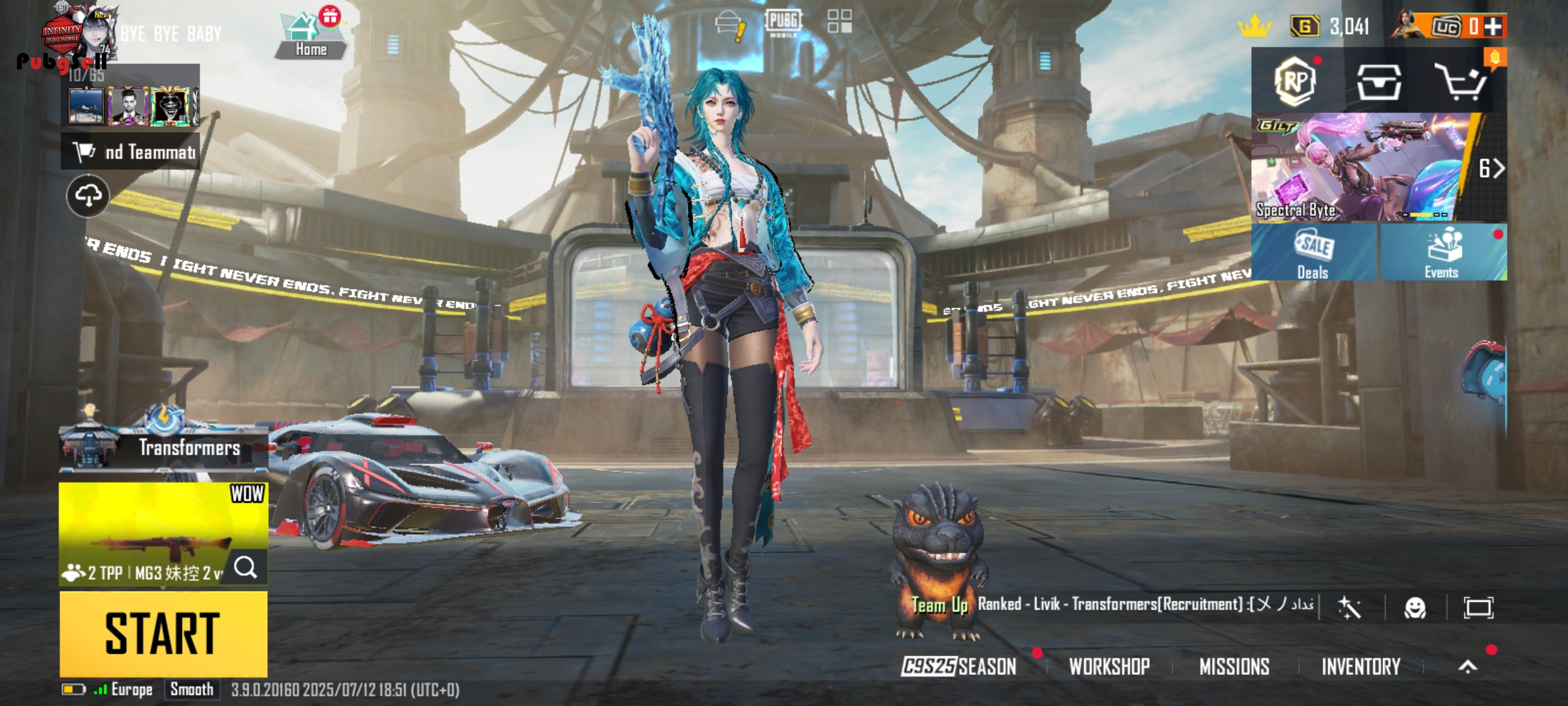Screen dimensions: 1568x706
Task: Open the shopping cart shop
Action: (x=1461, y=82)
